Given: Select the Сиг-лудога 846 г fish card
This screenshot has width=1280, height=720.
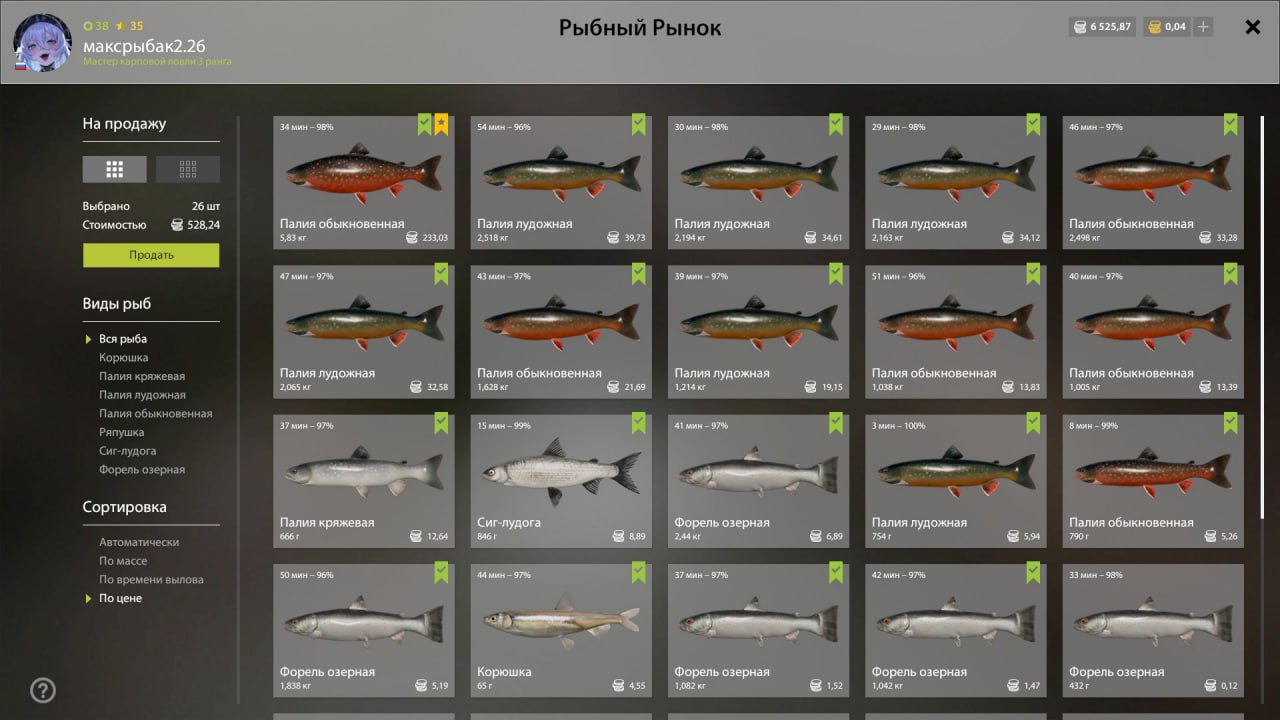Looking at the screenshot, I should 561,481.
